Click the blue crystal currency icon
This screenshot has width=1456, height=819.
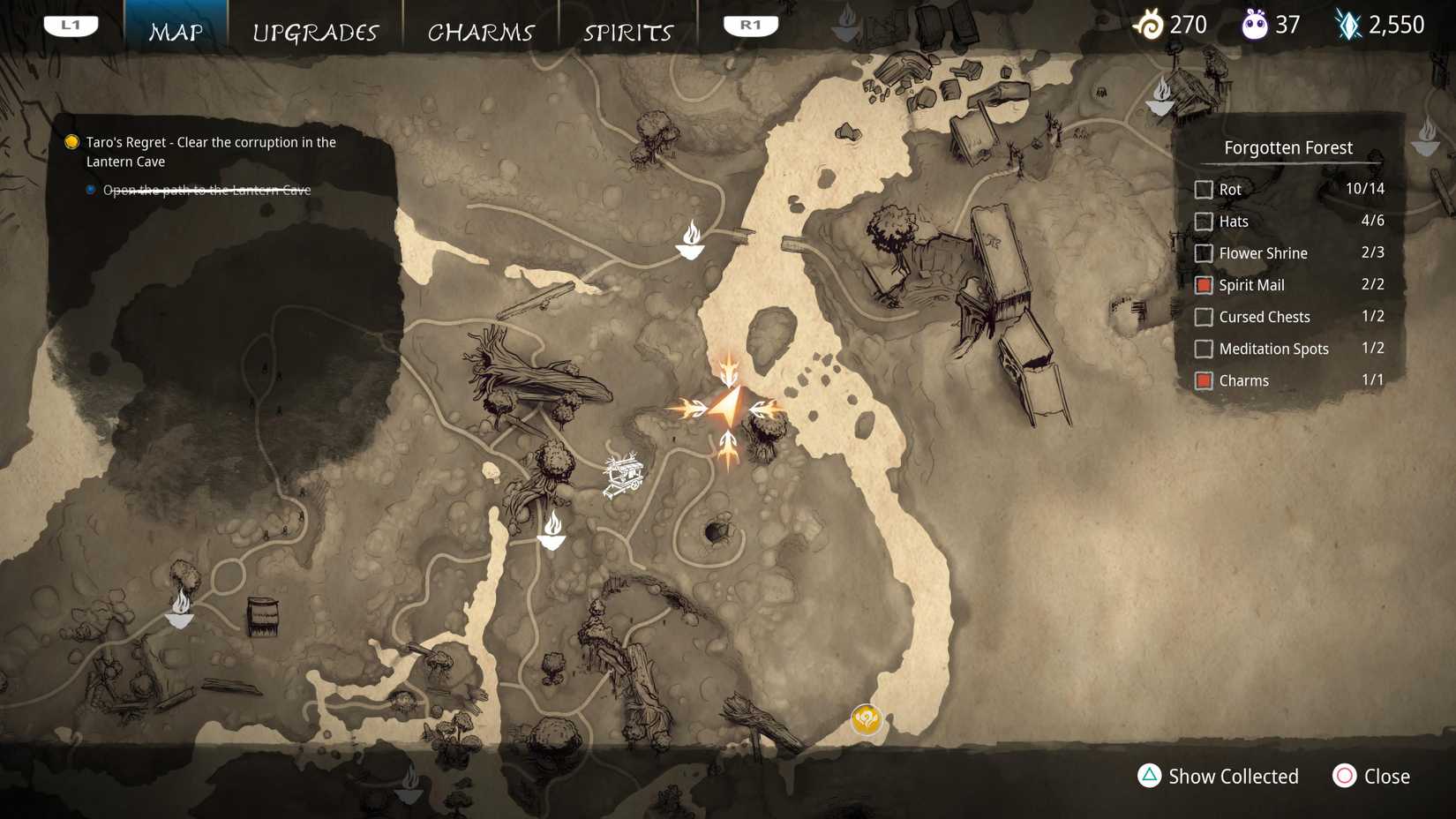(1347, 24)
